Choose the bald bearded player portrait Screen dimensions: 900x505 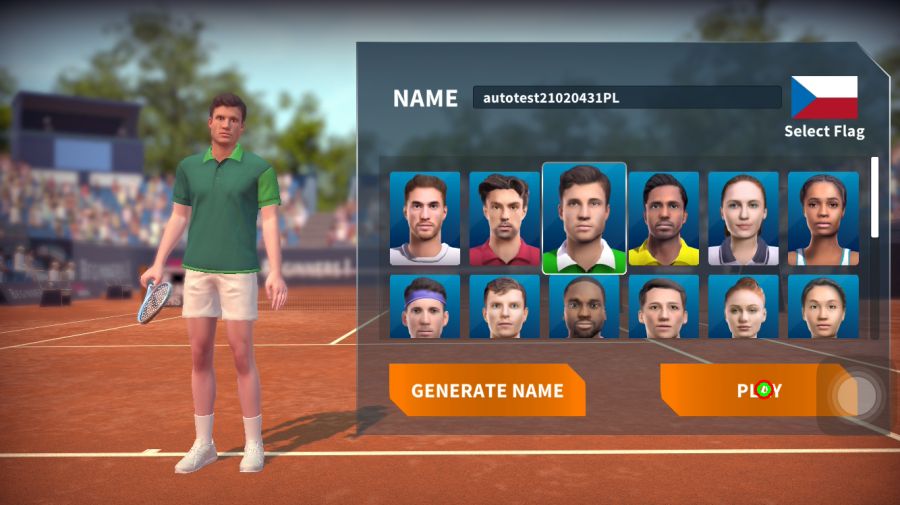584,307
